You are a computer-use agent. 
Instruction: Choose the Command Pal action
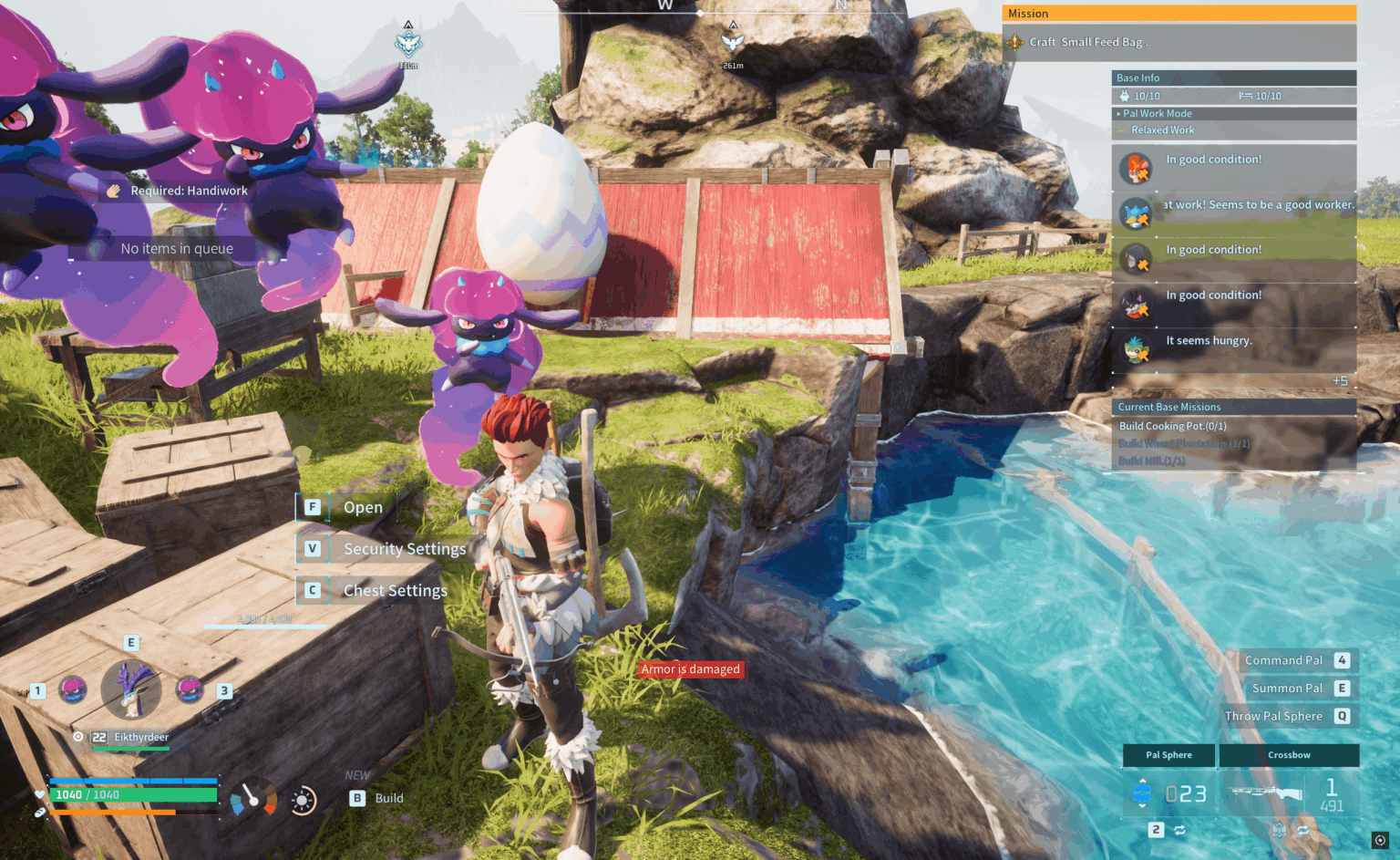pos(1283,661)
